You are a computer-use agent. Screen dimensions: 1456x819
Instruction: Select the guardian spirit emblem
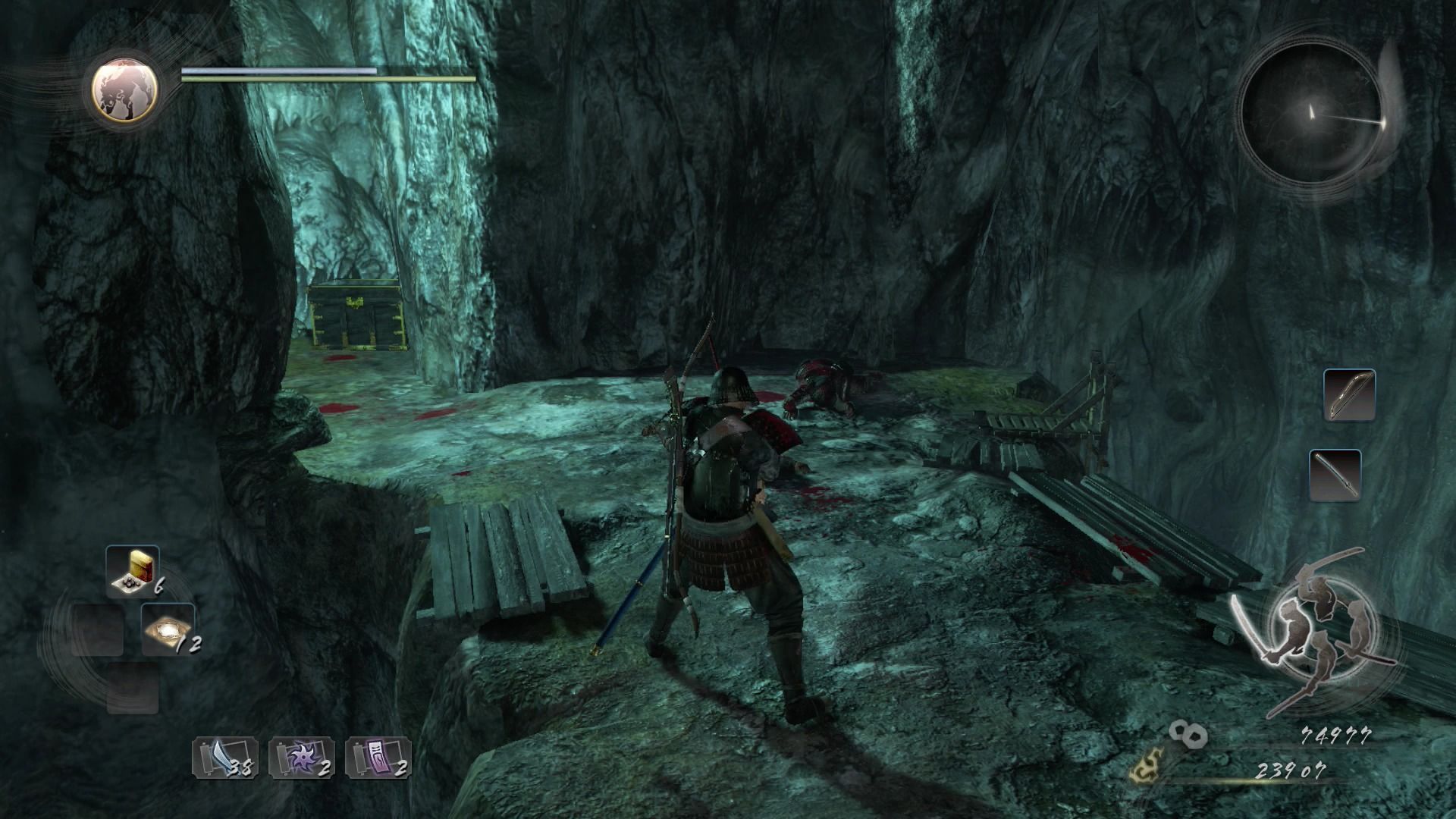pyautogui.click(x=125, y=89)
